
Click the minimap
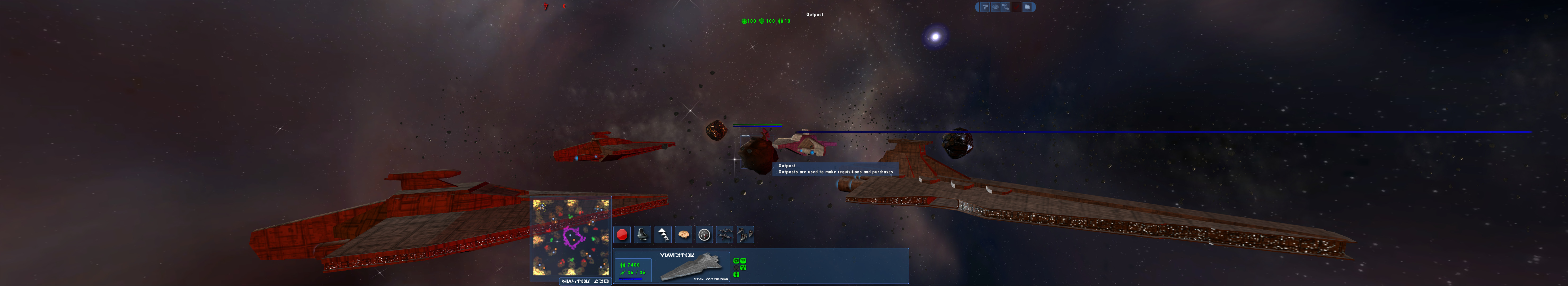pyautogui.click(x=570, y=237)
